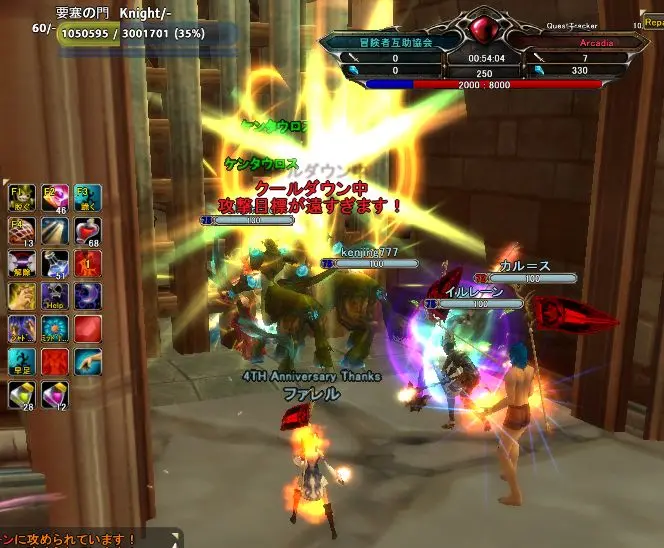Use the blue flask potion (51)
This screenshot has width=664, height=548.
55,264
